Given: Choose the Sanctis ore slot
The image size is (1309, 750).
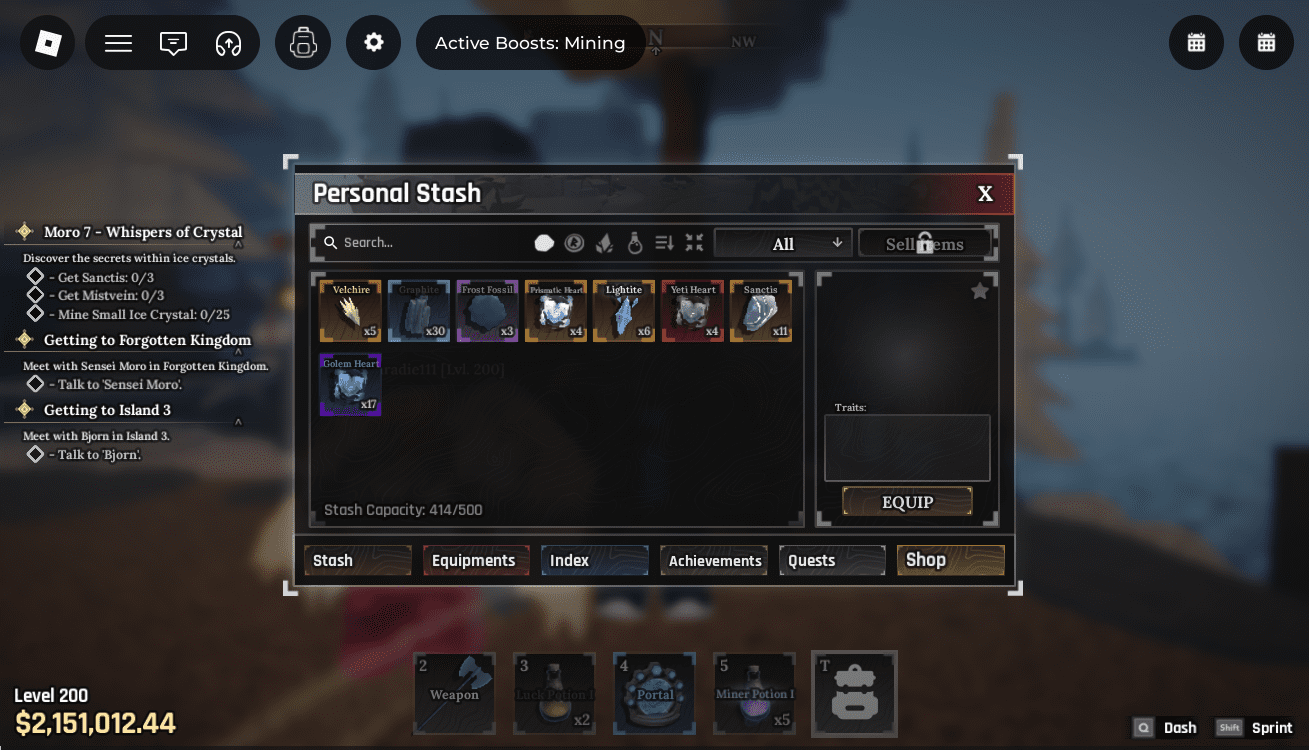Looking at the screenshot, I should click(761, 311).
